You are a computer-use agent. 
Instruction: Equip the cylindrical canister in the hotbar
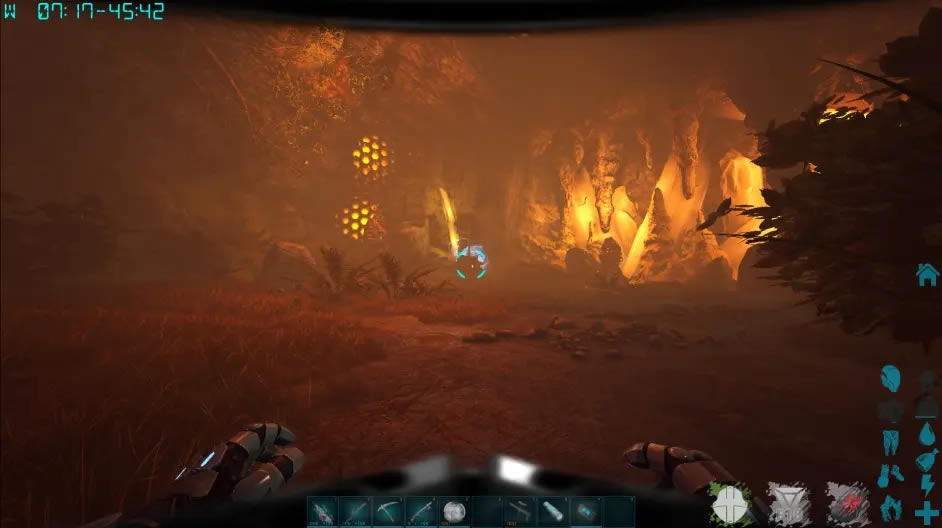[553, 512]
